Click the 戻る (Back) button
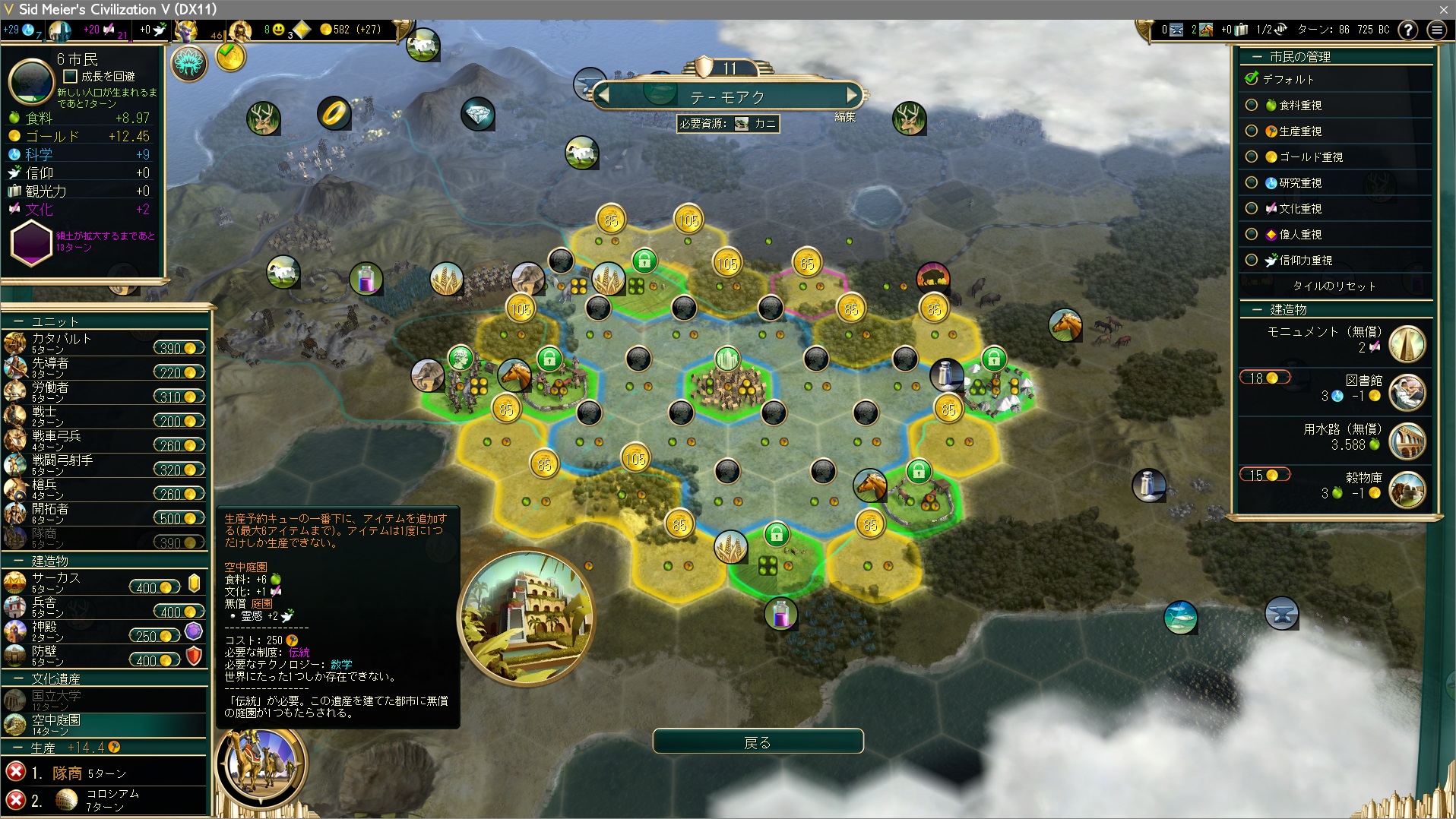Screen dimensions: 1456x819 pos(758,742)
